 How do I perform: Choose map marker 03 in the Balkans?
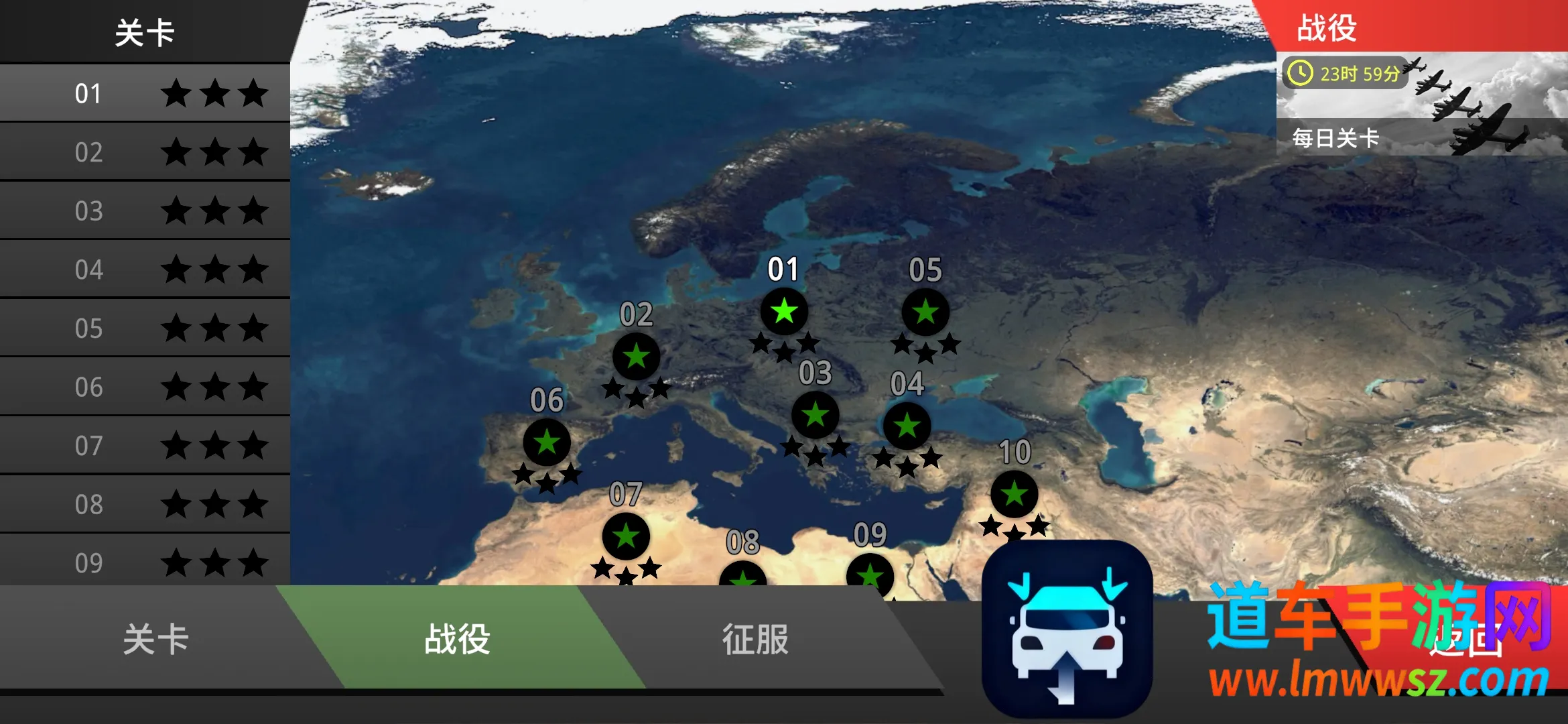815,416
